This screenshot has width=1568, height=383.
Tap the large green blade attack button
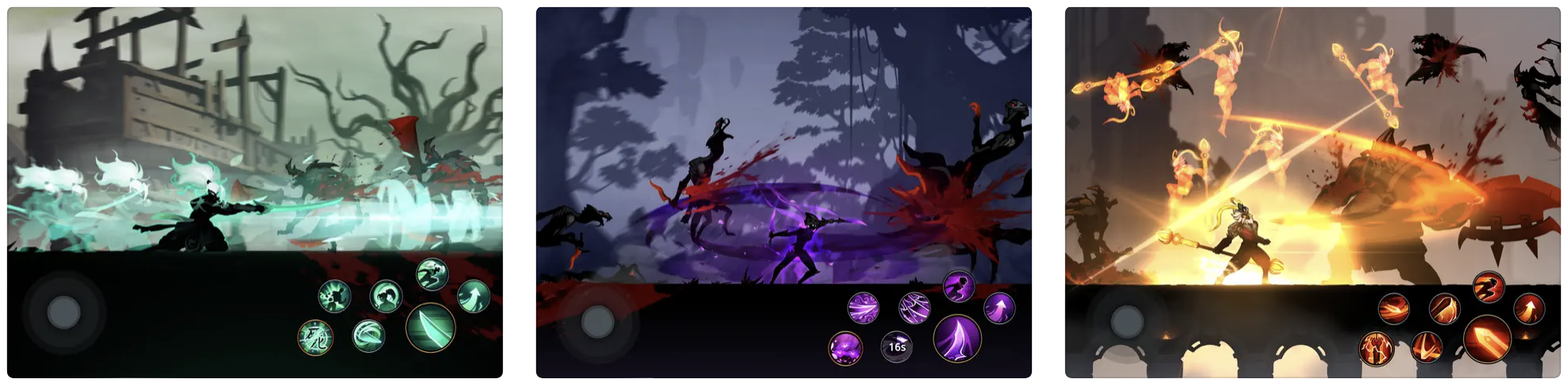point(430,327)
